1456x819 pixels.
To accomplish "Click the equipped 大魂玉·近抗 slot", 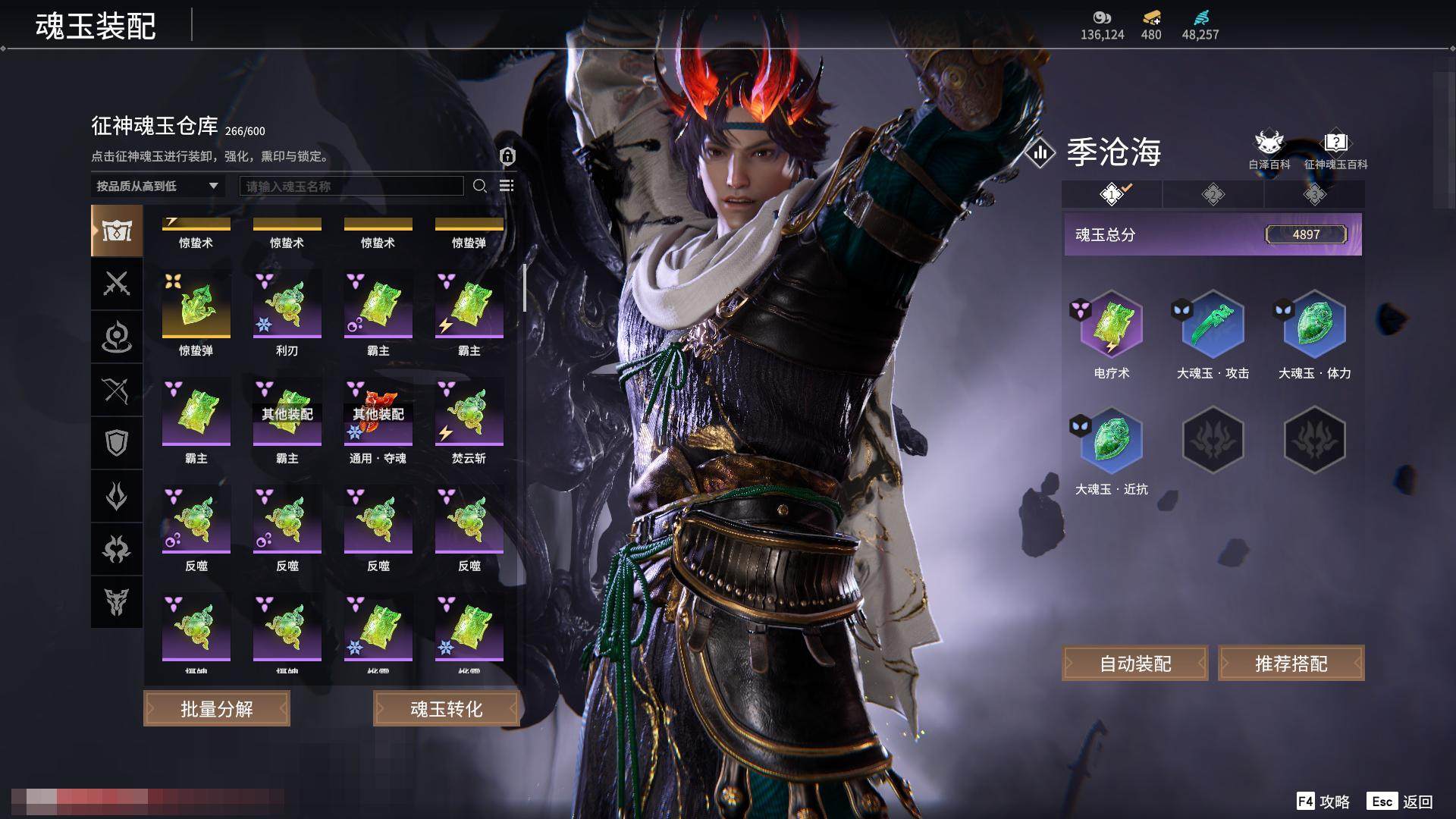I will pos(1111,441).
